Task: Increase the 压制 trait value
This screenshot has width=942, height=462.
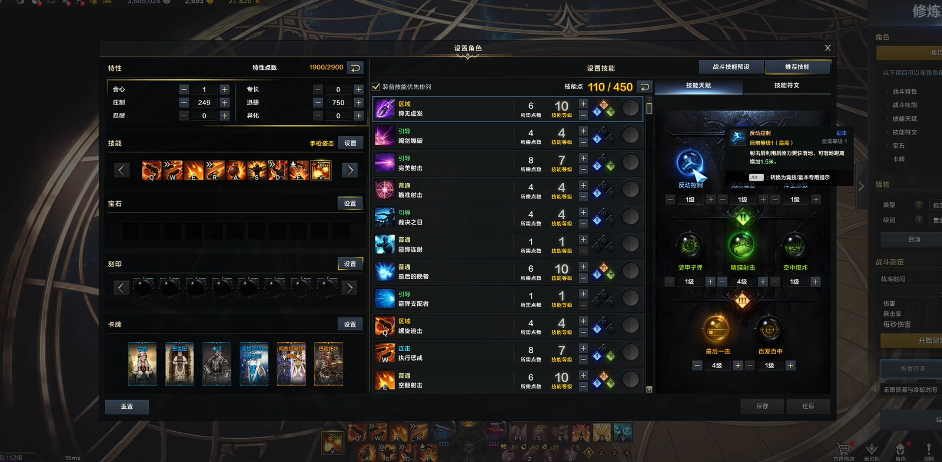Action: [x=224, y=102]
